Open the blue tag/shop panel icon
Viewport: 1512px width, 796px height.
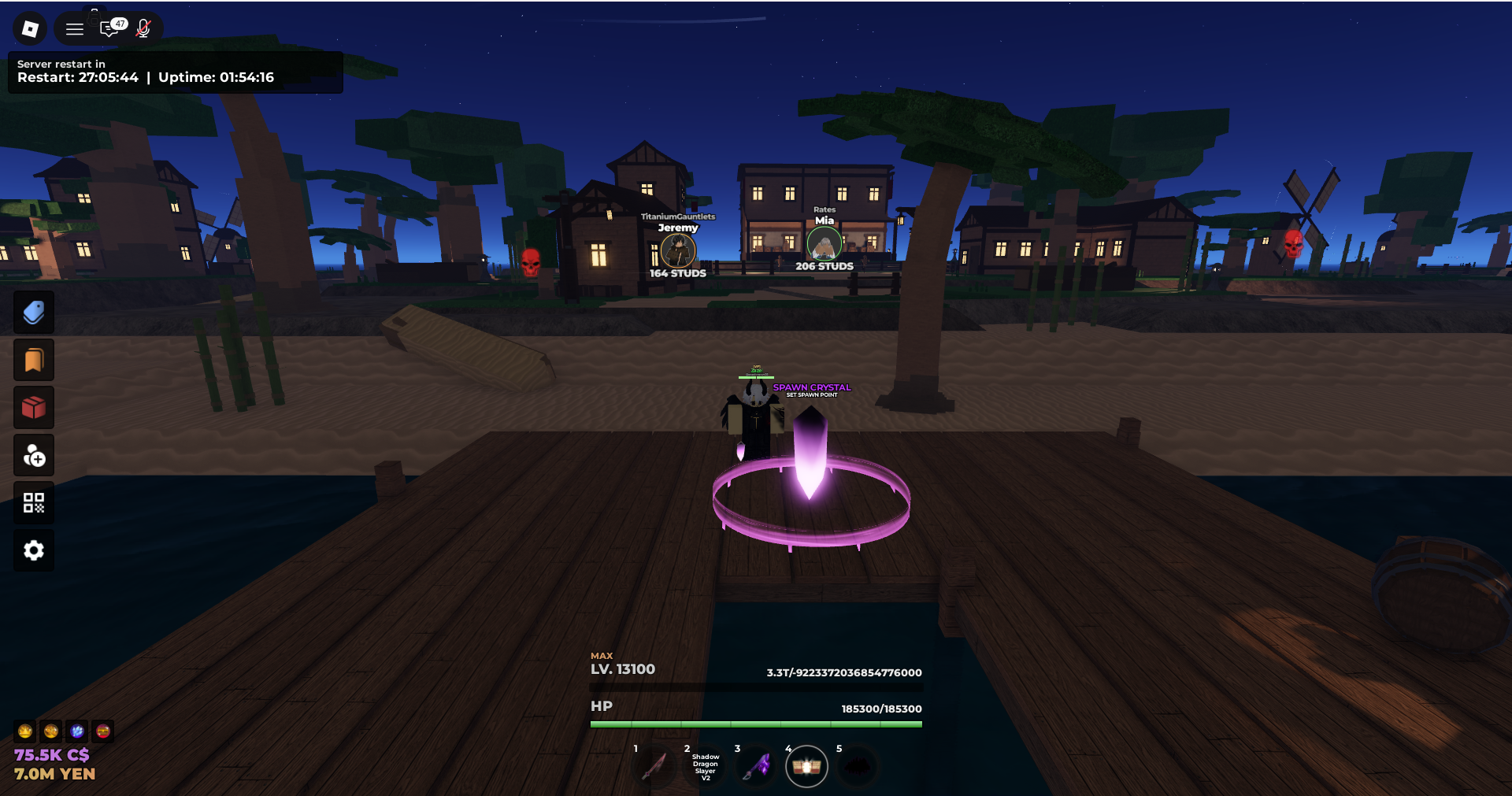click(x=33, y=312)
